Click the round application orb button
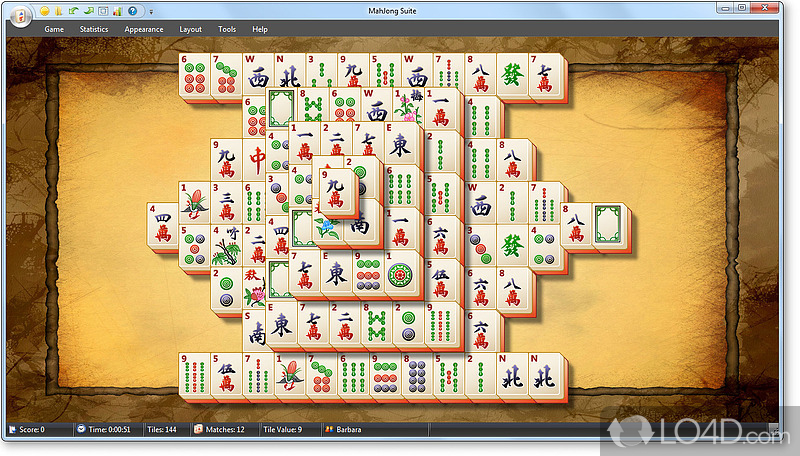 22,21
